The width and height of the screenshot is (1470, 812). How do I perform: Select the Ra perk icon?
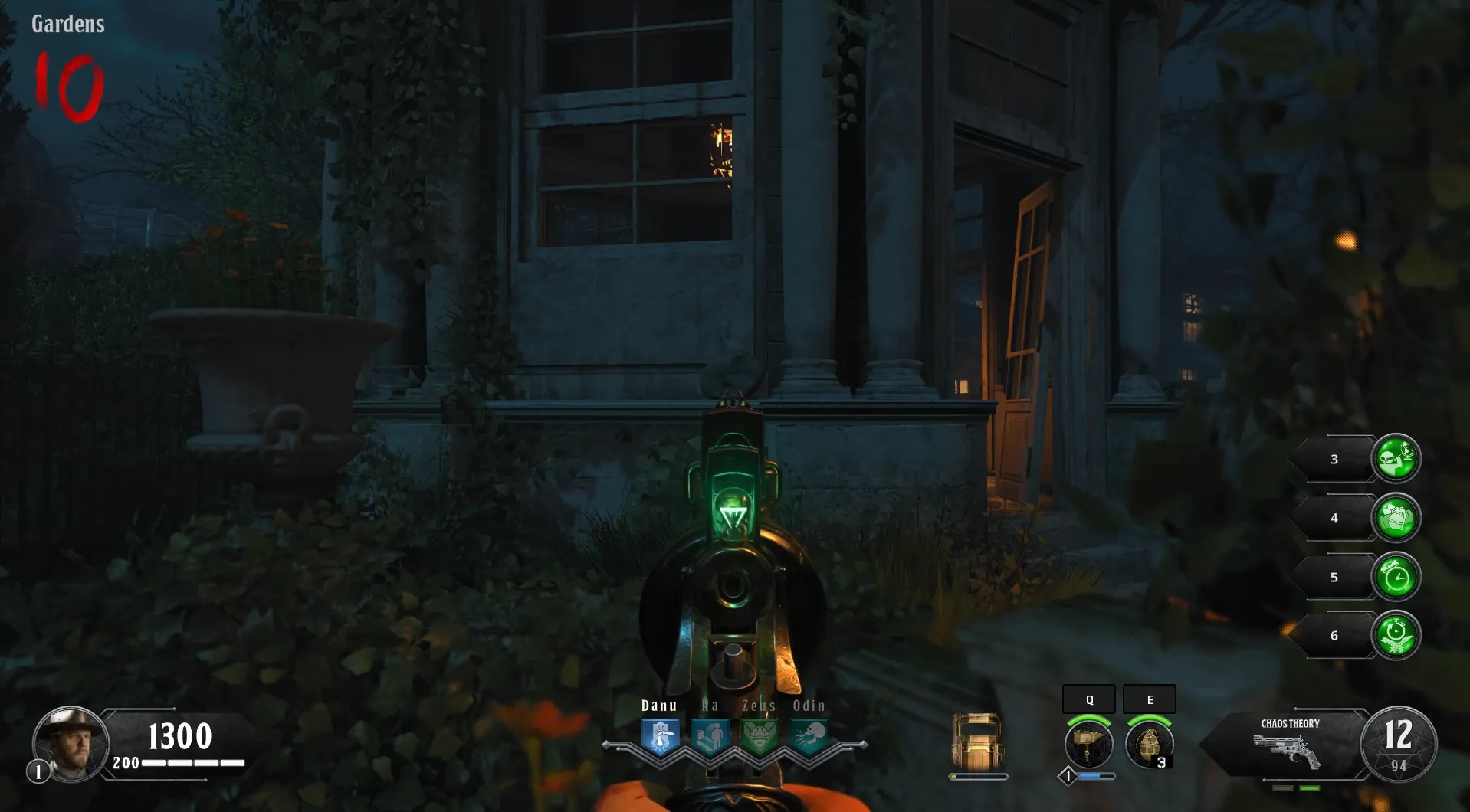[x=710, y=737]
